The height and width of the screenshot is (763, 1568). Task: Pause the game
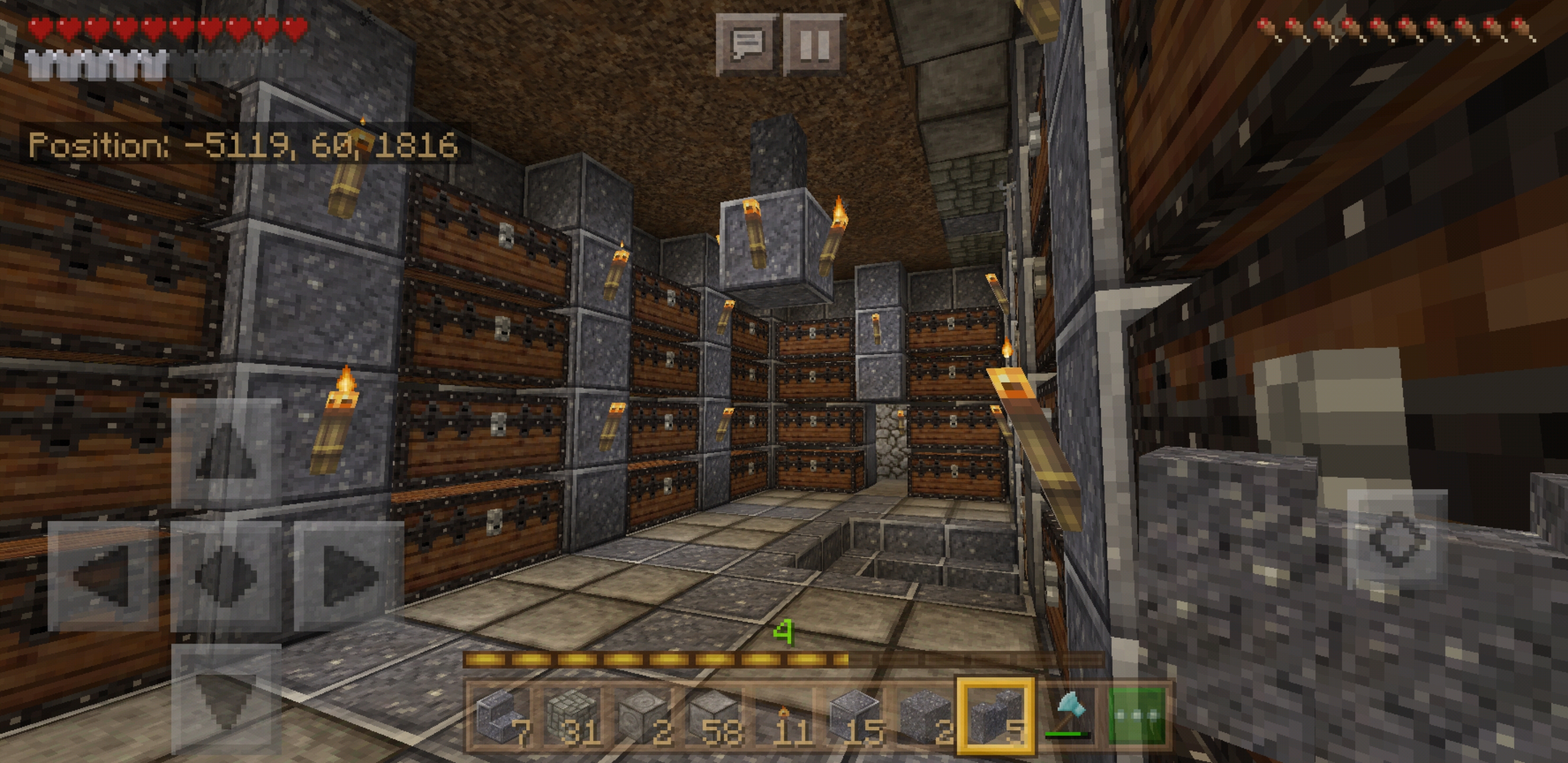click(814, 44)
